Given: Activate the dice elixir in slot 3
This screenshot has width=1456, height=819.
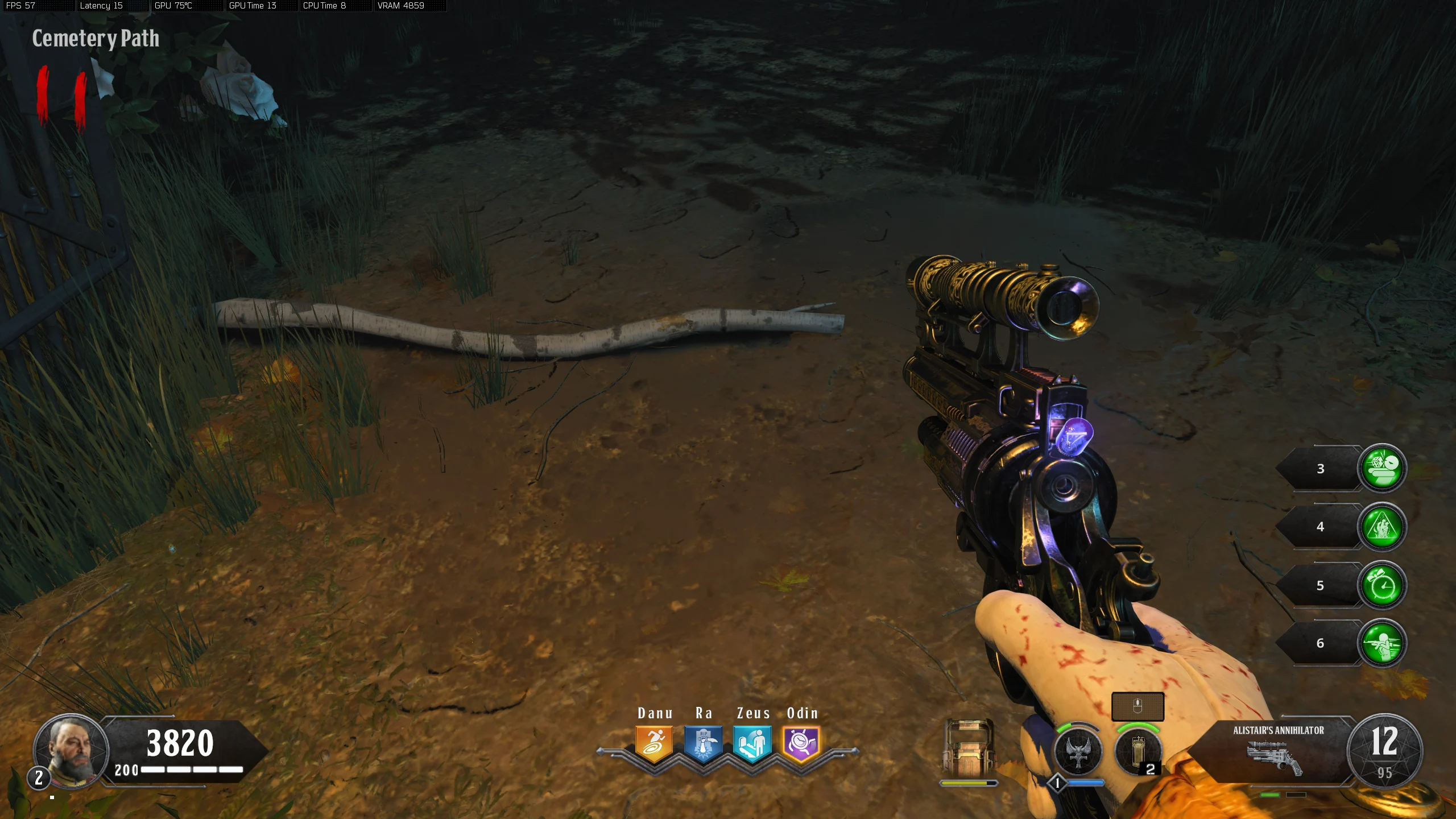Looking at the screenshot, I should click(1382, 468).
